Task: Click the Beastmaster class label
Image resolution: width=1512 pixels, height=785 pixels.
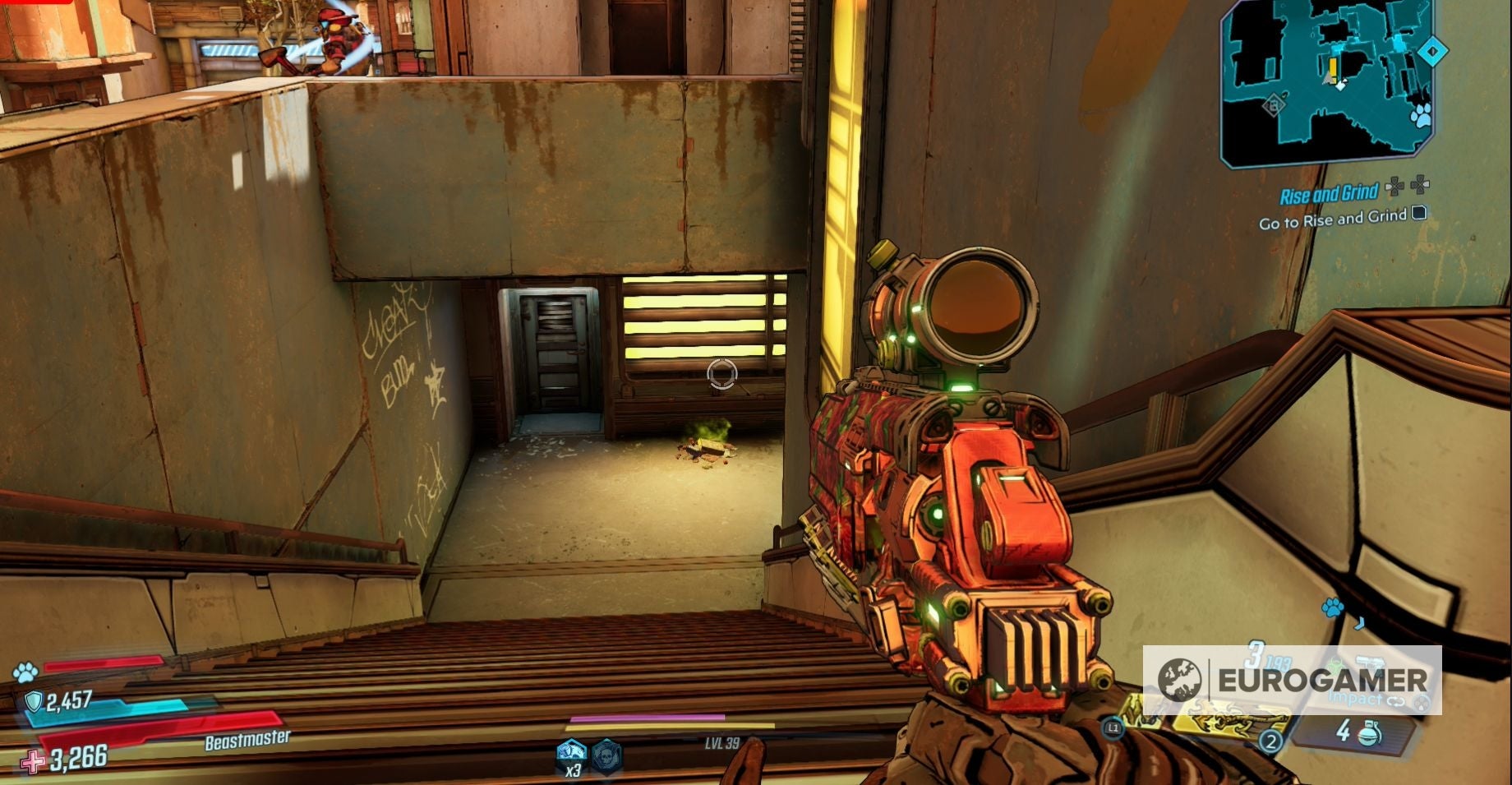Action: tap(247, 738)
